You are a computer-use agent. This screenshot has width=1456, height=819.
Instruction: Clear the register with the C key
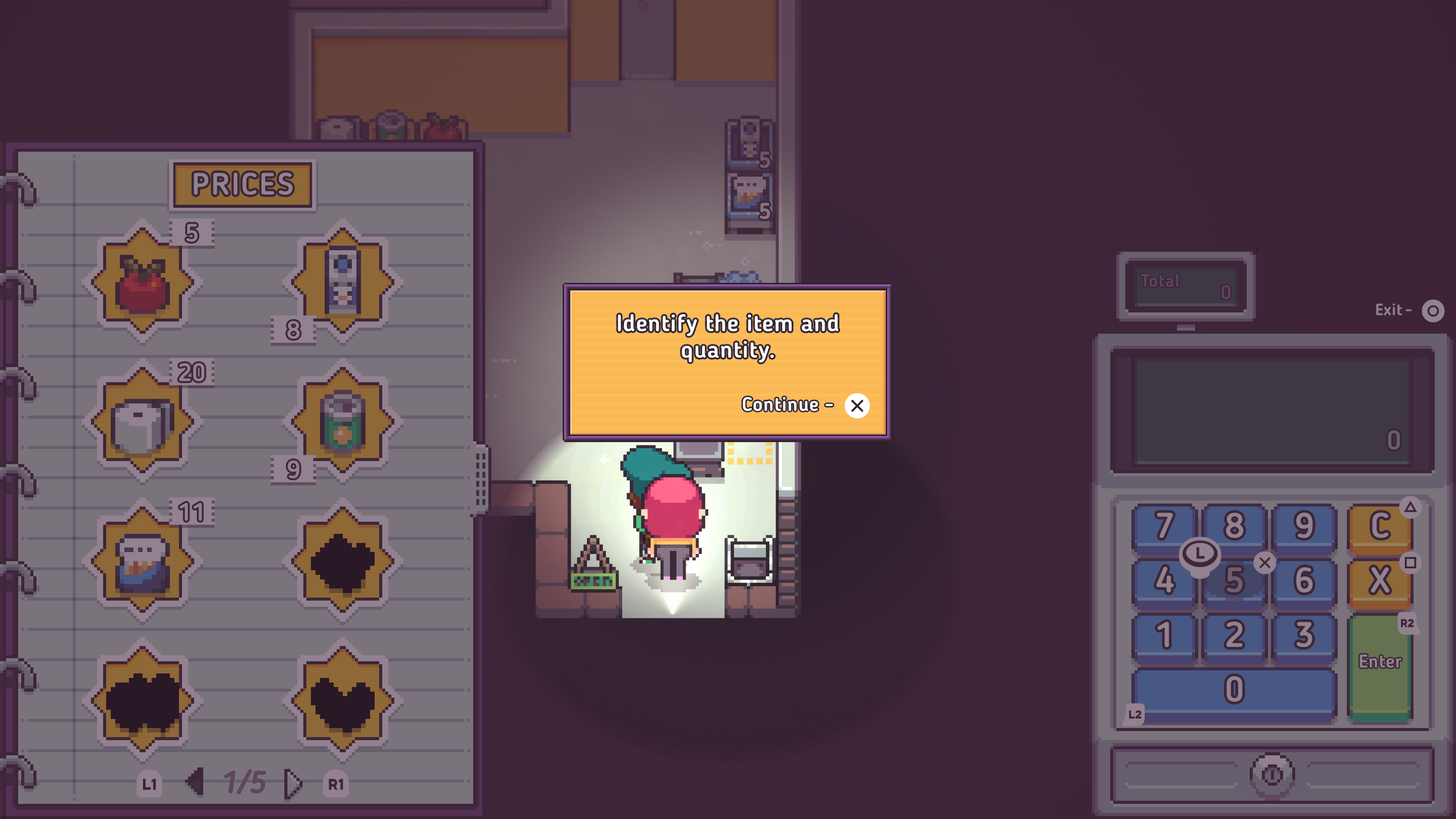1379,526
